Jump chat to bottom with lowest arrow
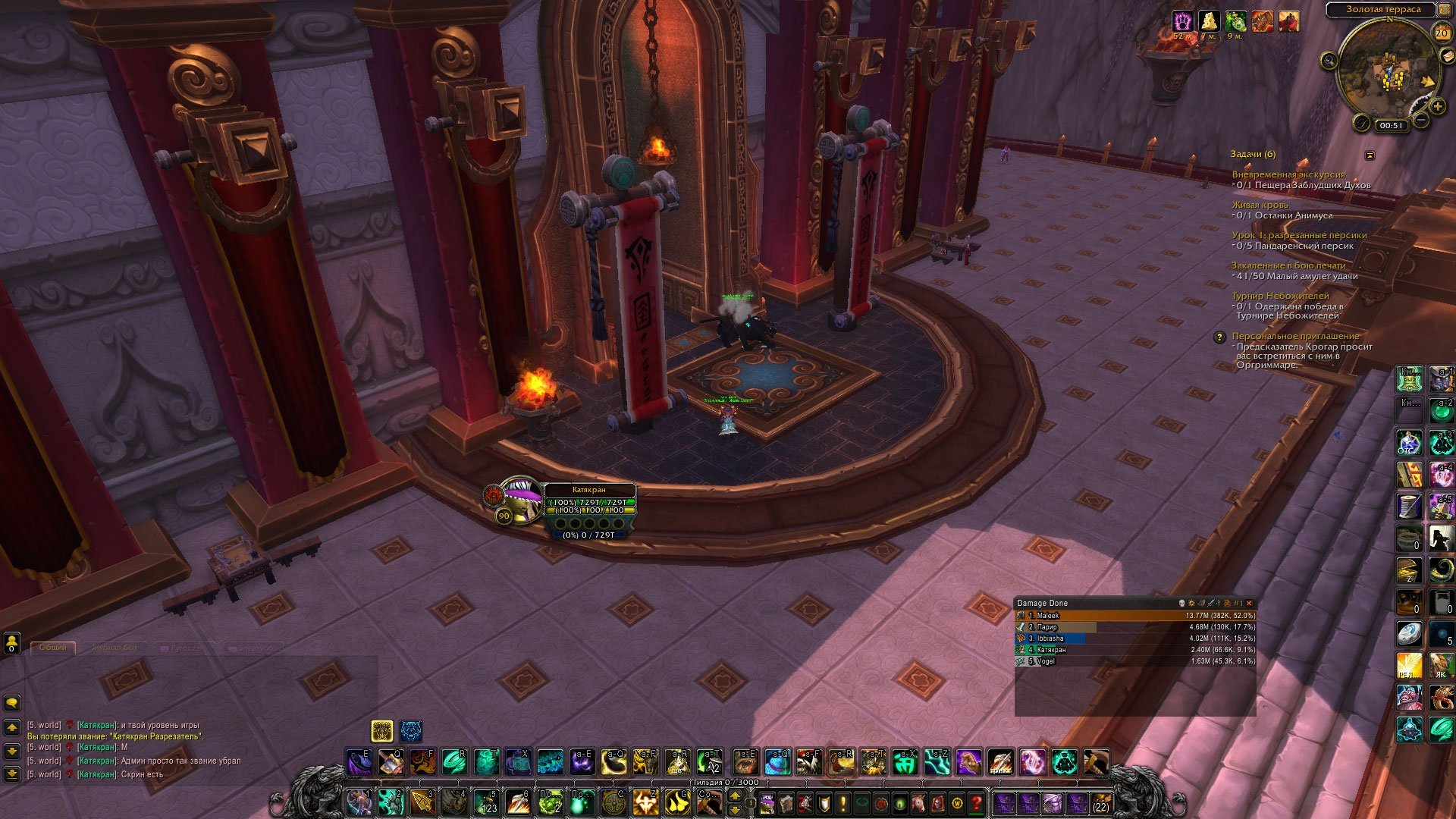This screenshot has height=819, width=1456. point(12,774)
